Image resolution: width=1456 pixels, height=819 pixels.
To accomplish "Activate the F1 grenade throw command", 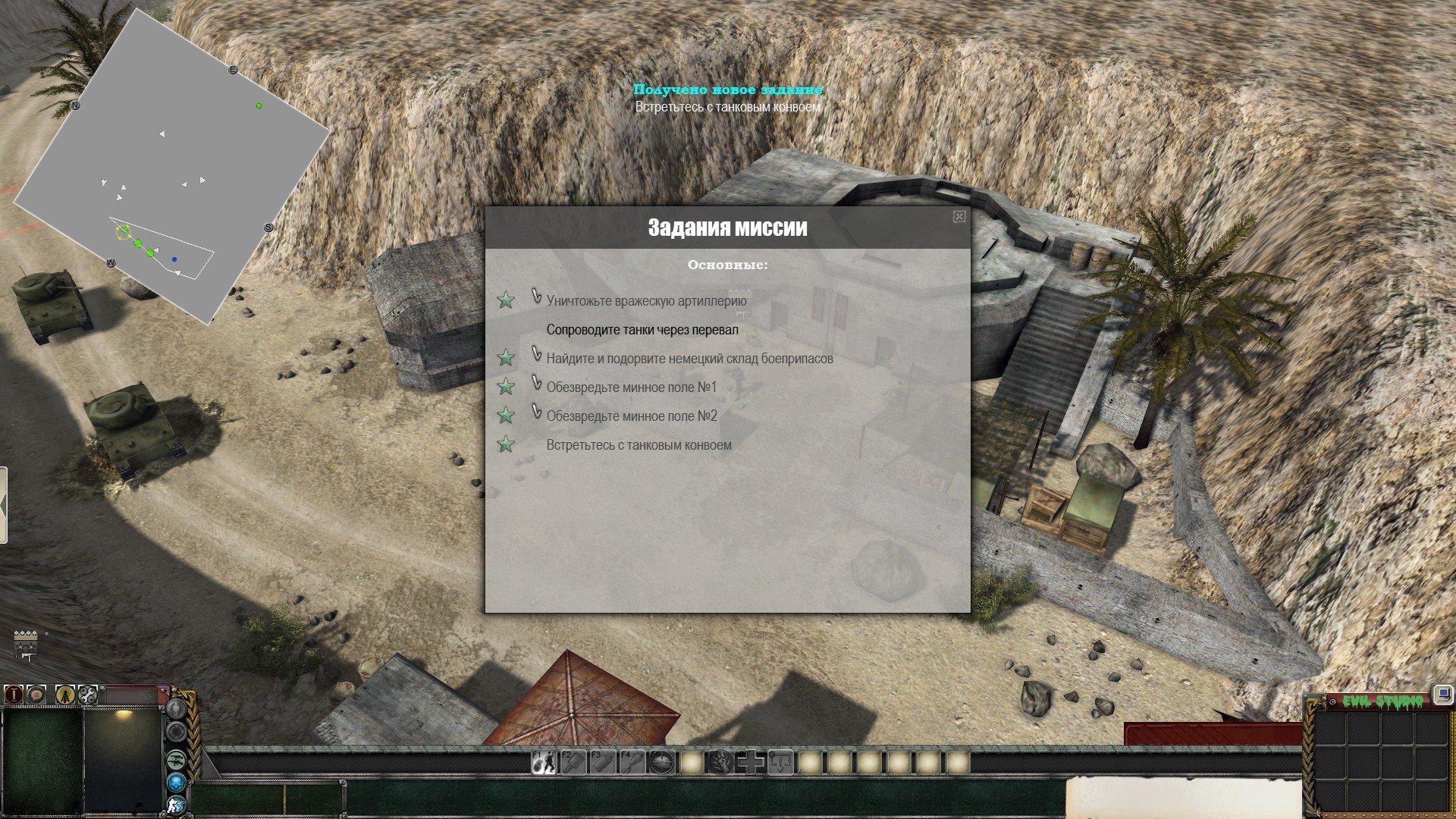I will pos(543,762).
